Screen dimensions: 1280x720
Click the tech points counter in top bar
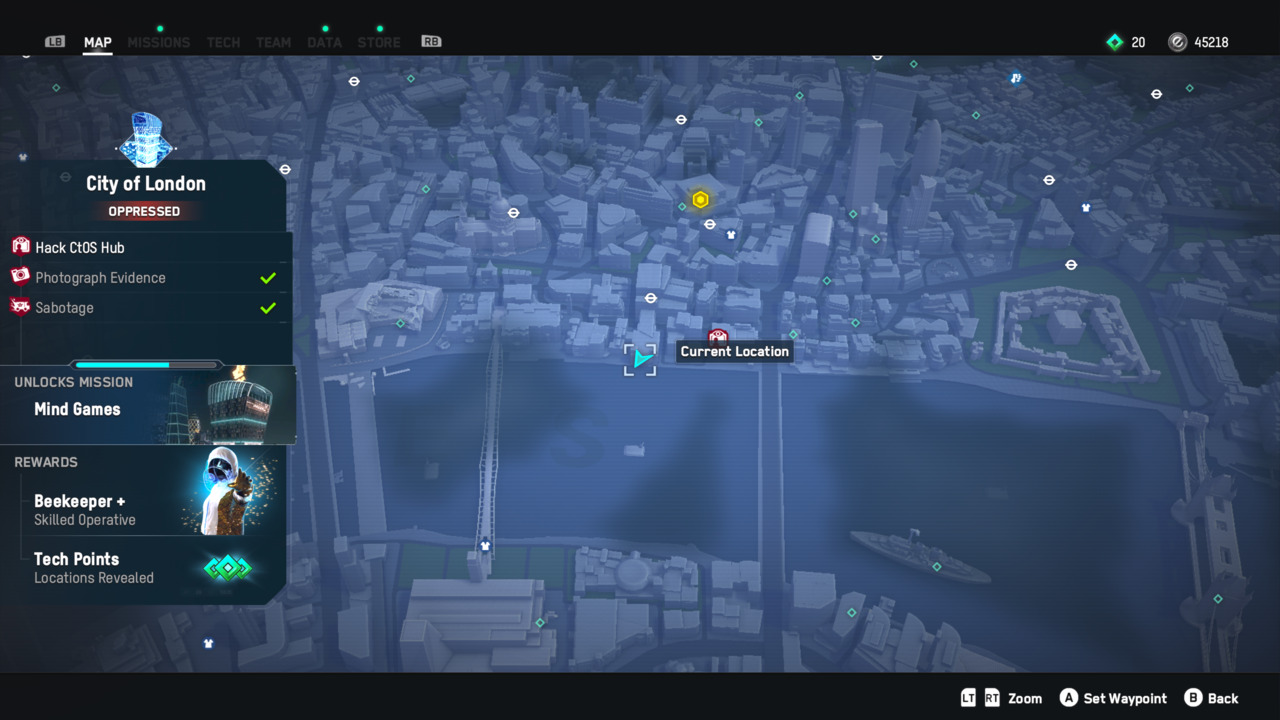point(1125,42)
